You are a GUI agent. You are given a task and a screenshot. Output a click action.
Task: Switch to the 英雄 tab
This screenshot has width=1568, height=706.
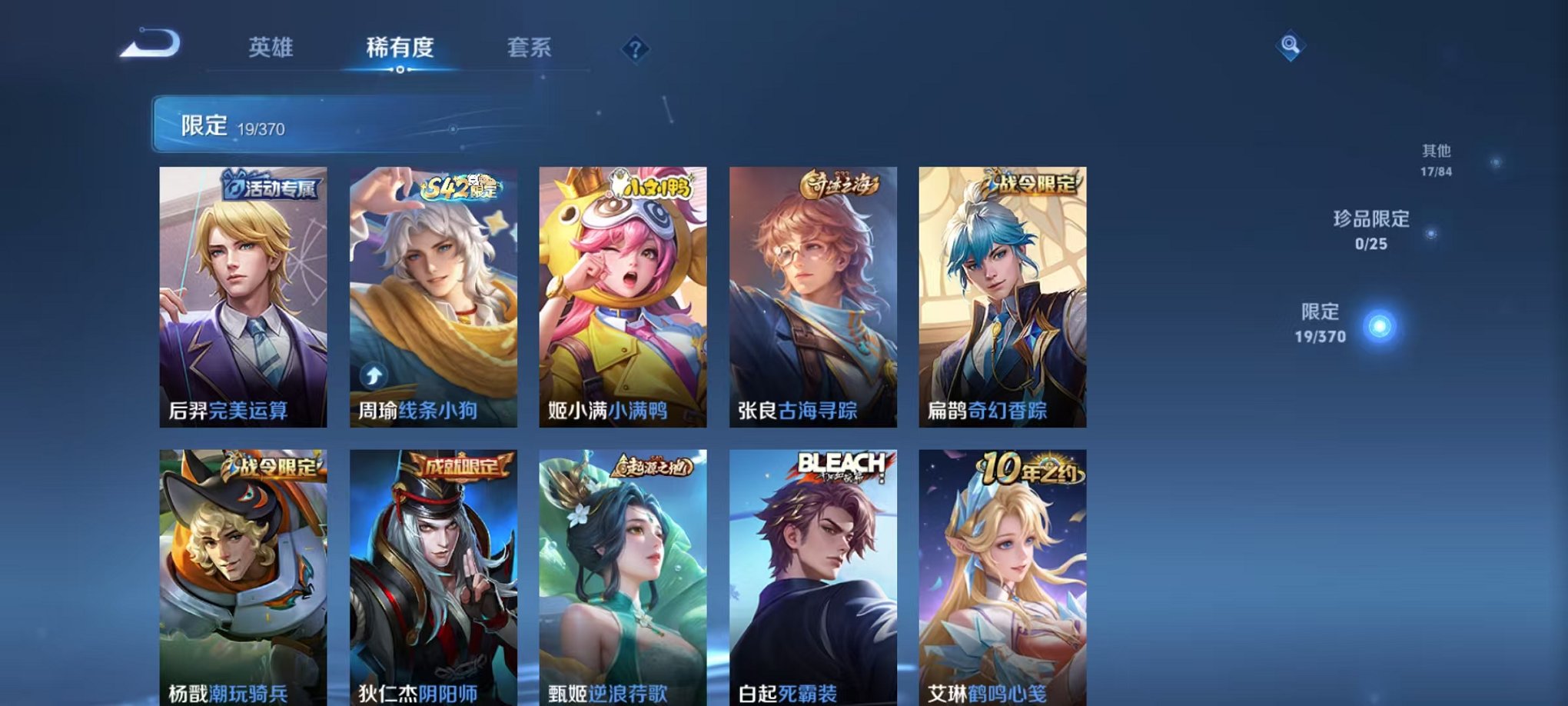click(x=273, y=48)
